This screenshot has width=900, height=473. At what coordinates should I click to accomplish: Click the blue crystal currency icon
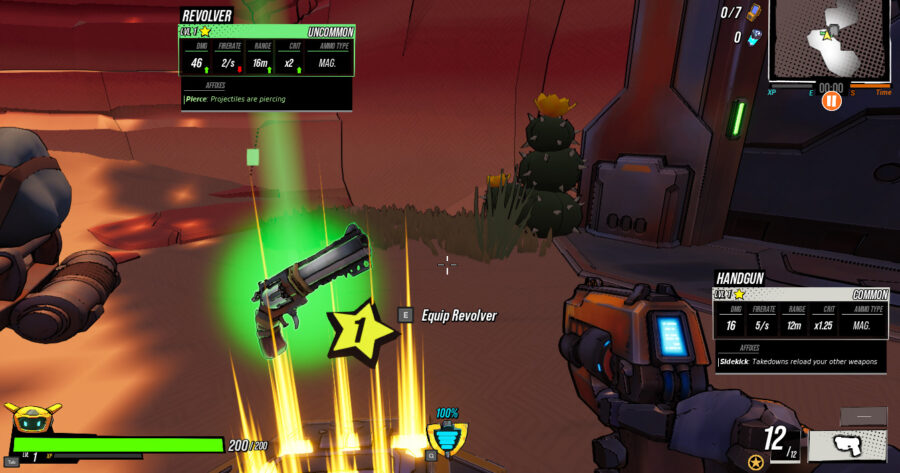[x=754, y=38]
